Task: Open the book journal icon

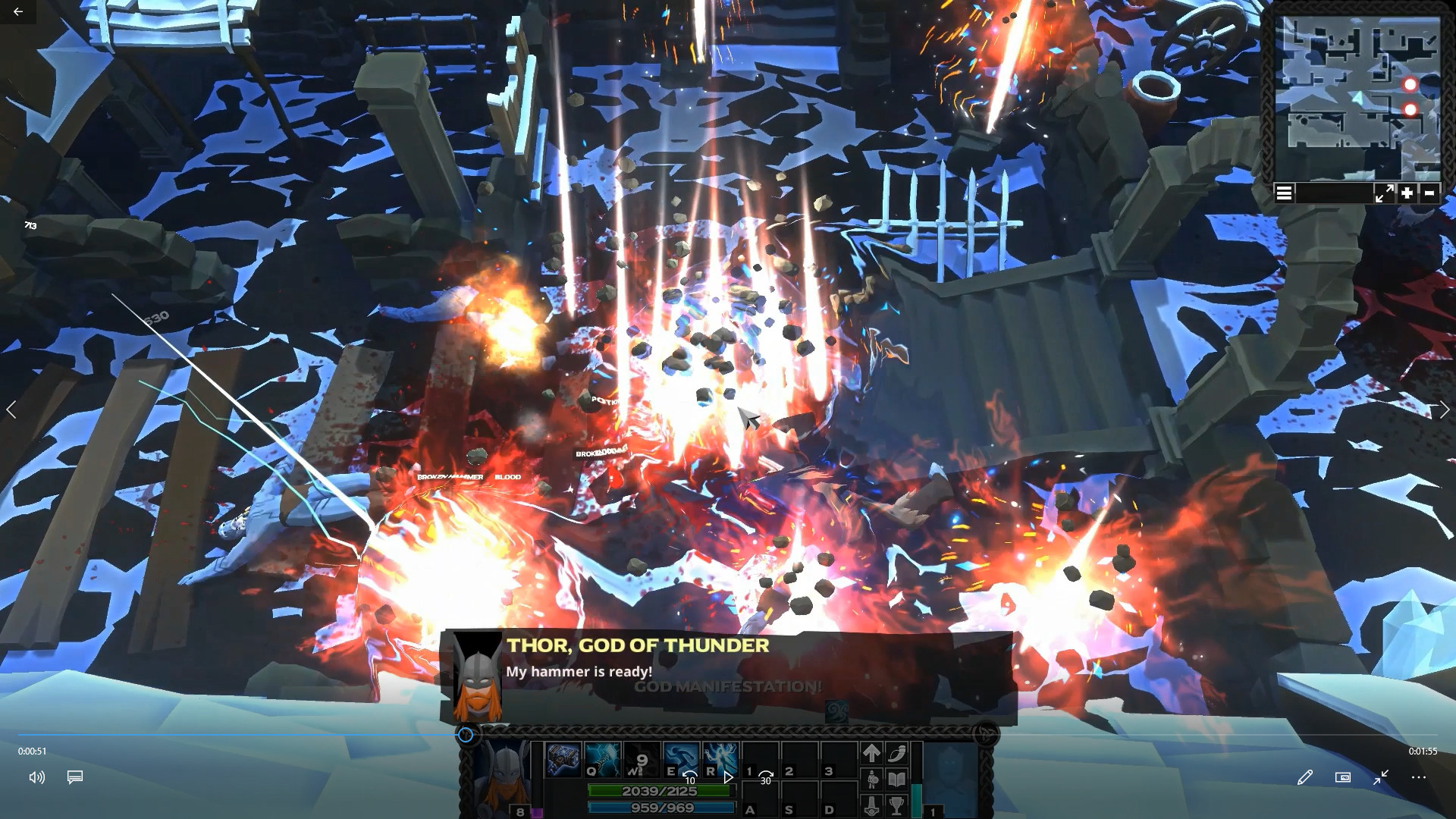Action: coord(897,779)
